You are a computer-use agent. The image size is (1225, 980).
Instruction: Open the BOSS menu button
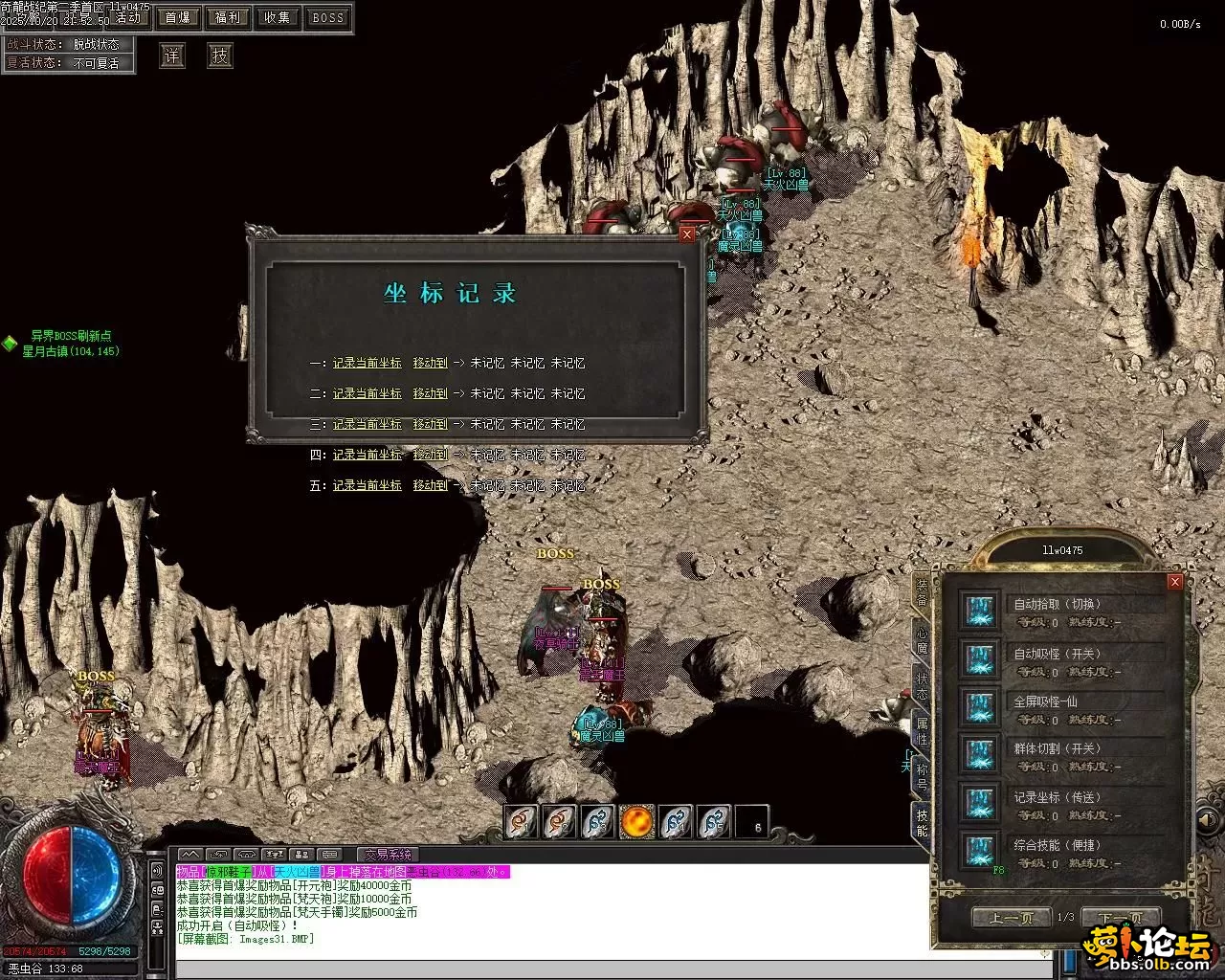coord(327,17)
